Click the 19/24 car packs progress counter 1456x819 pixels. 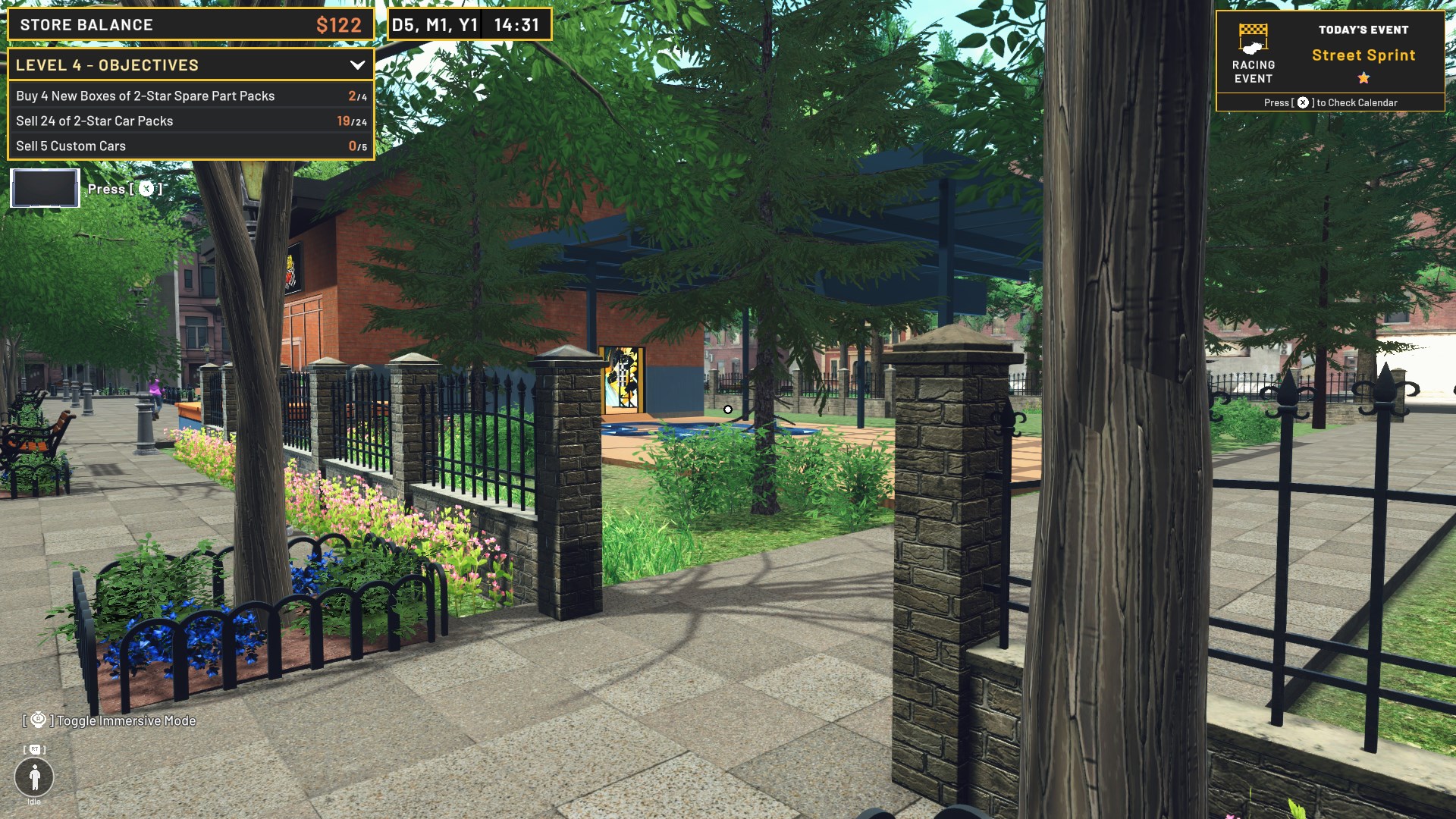(x=351, y=121)
